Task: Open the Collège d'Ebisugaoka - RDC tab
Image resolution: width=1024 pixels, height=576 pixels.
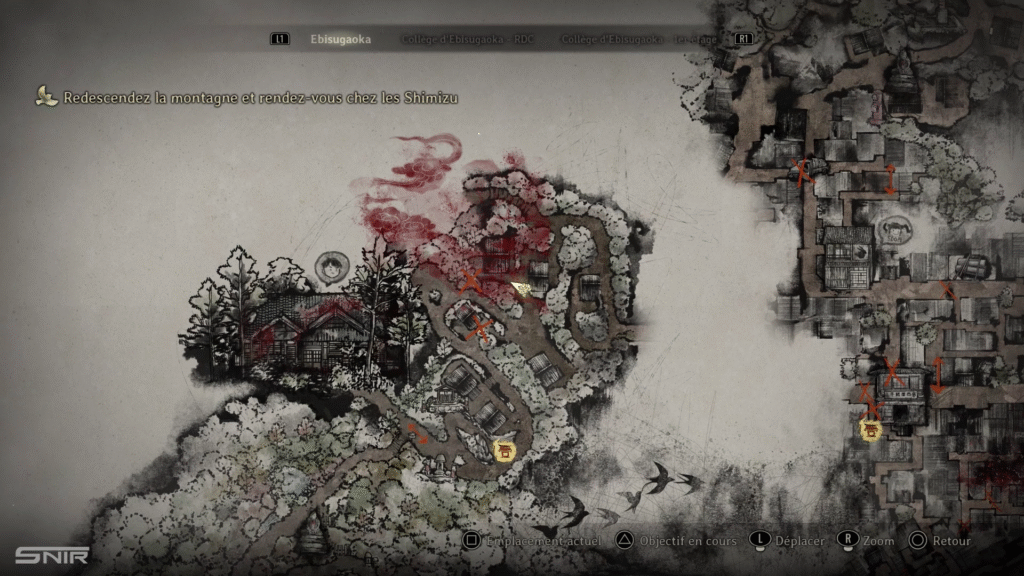Action: (469, 40)
